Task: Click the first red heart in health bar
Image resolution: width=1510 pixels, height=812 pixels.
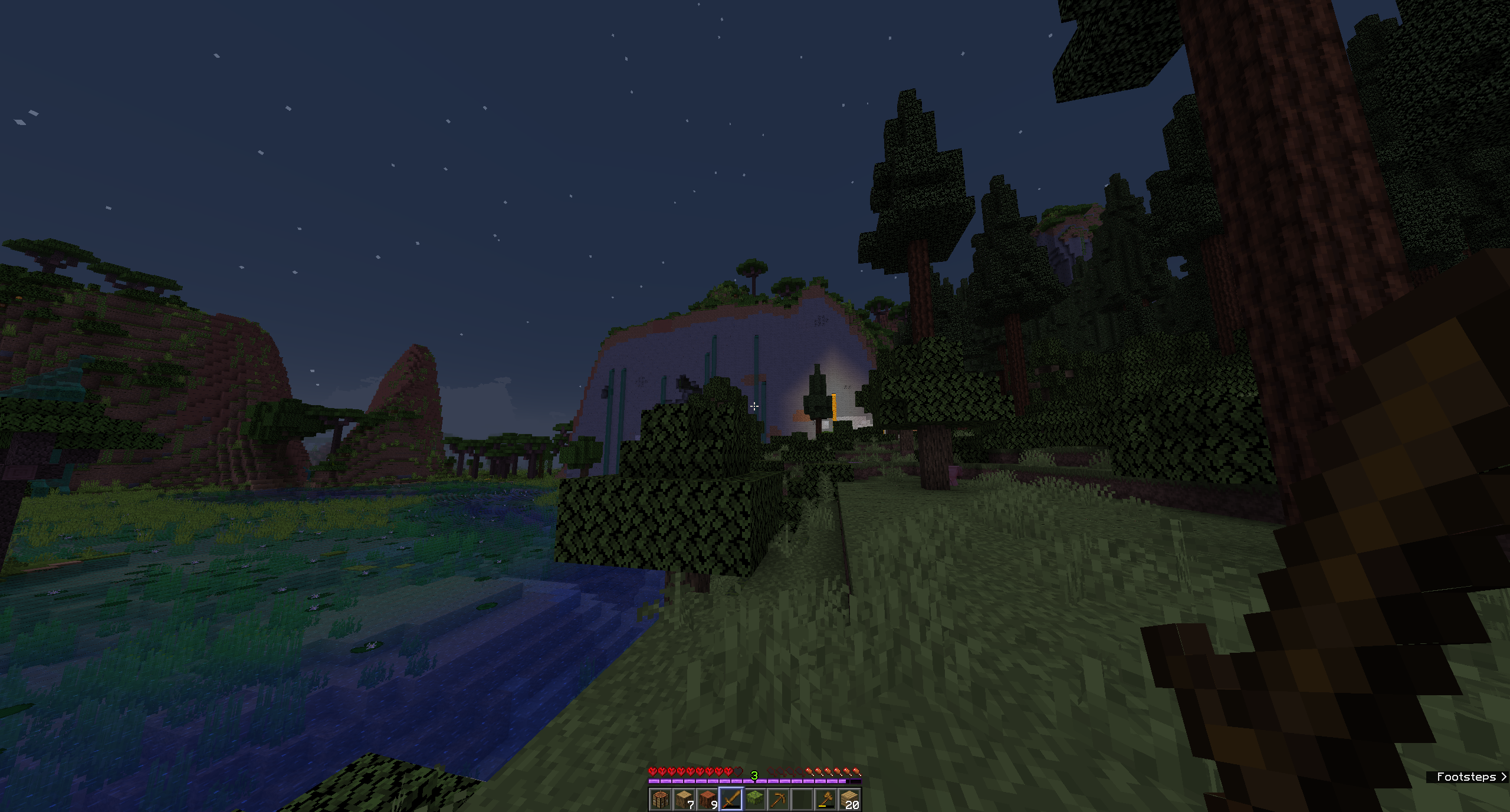Action: [654, 772]
